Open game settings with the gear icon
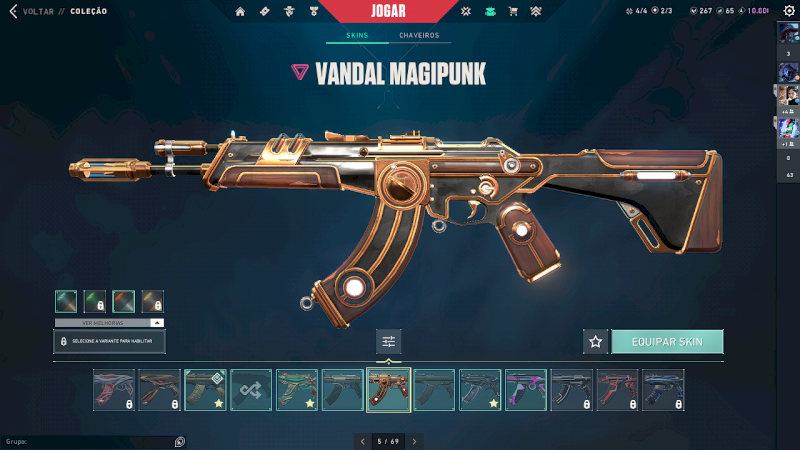 click(789, 11)
